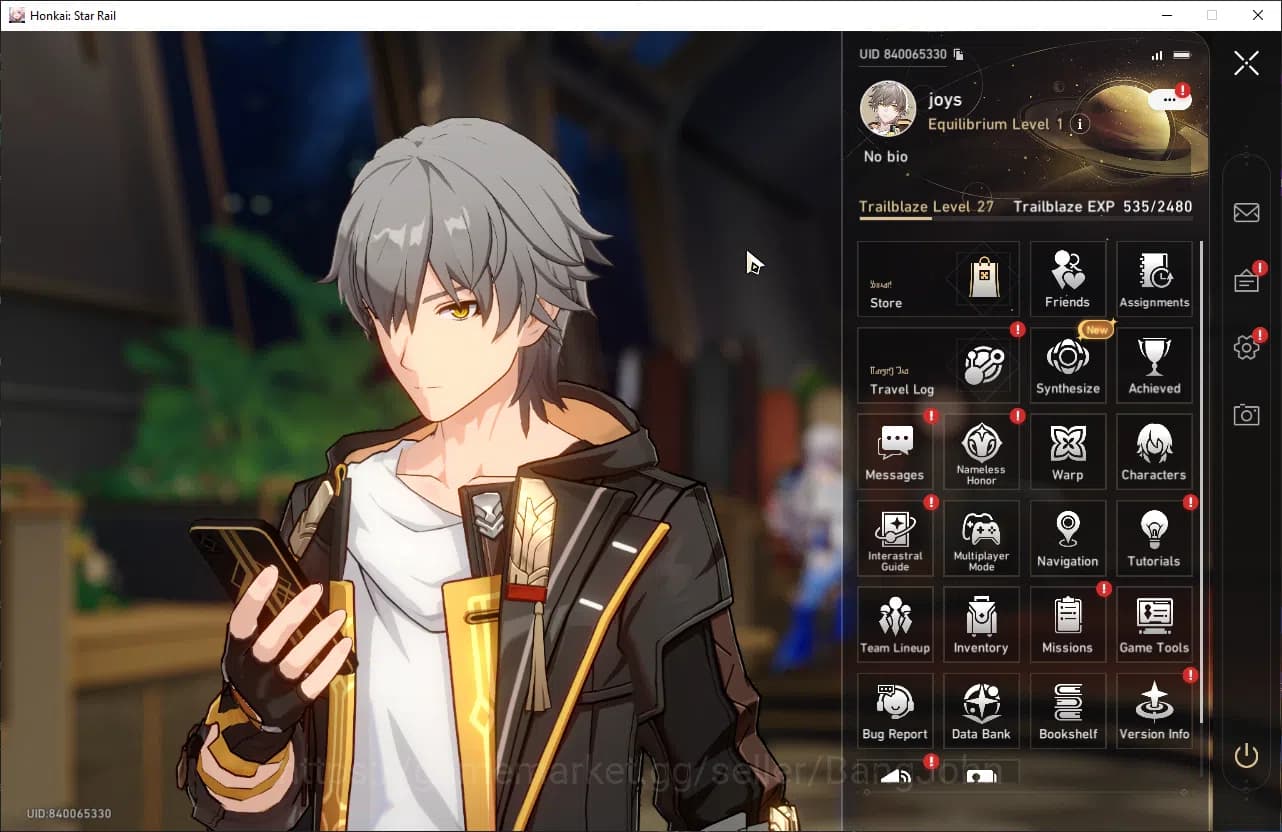Image resolution: width=1282 pixels, height=832 pixels.
Task: Open the Warp banner screen
Action: point(1067,451)
